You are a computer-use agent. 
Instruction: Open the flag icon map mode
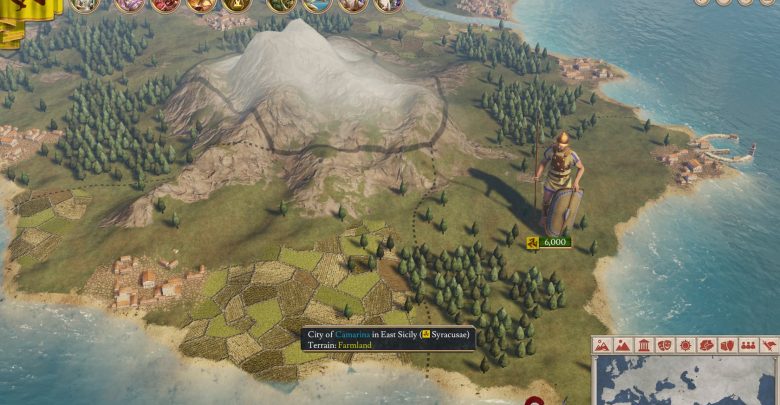click(x=769, y=346)
